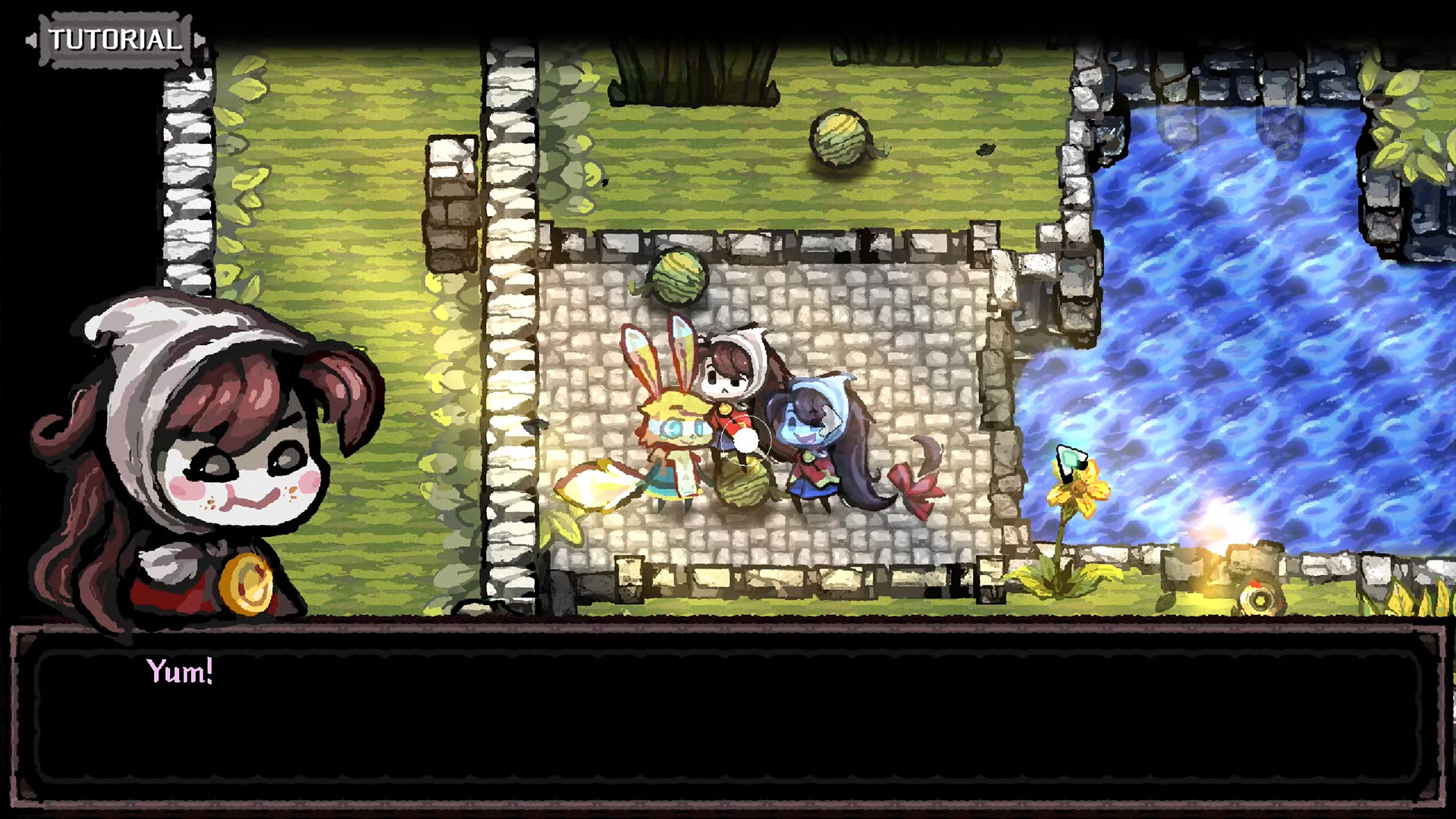Click the right arrow beside TUTORIAL
This screenshot has height=819, width=1456.
199,42
